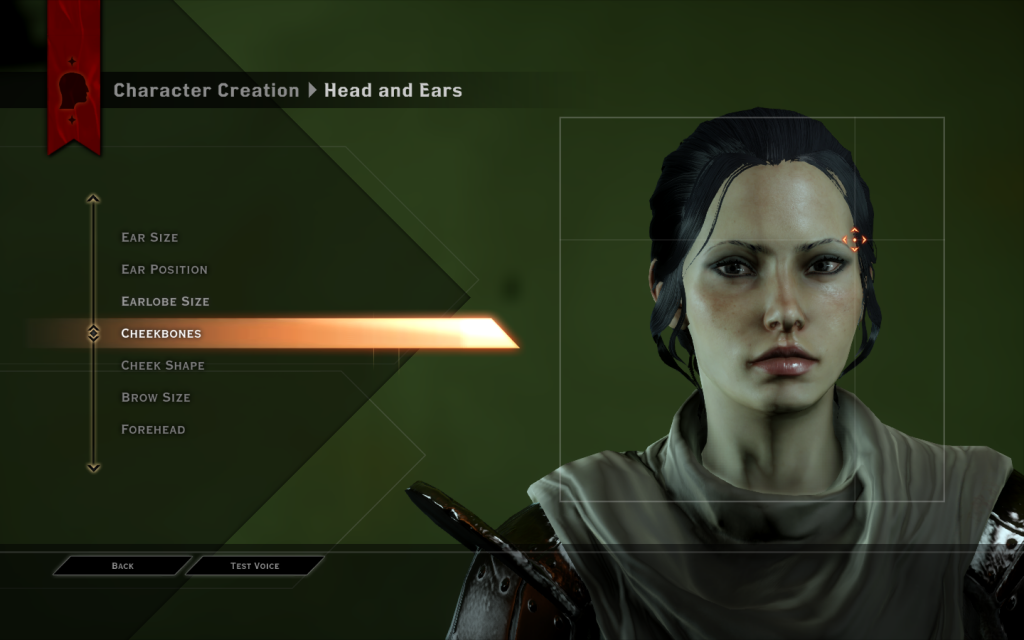
Task: Select the Ear Size option
Action: 150,238
